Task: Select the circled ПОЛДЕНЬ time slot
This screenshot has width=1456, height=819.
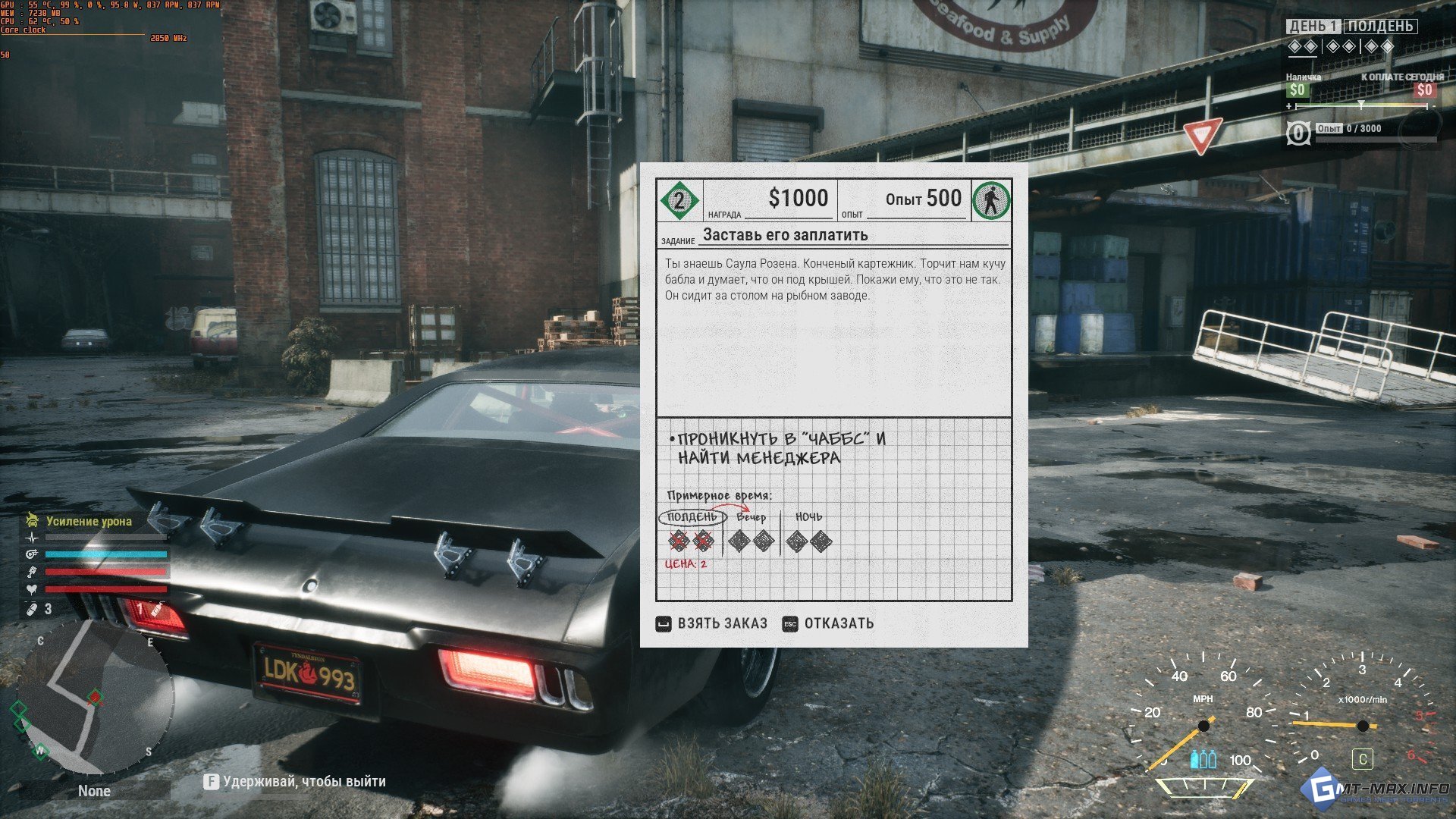Action: point(692,517)
